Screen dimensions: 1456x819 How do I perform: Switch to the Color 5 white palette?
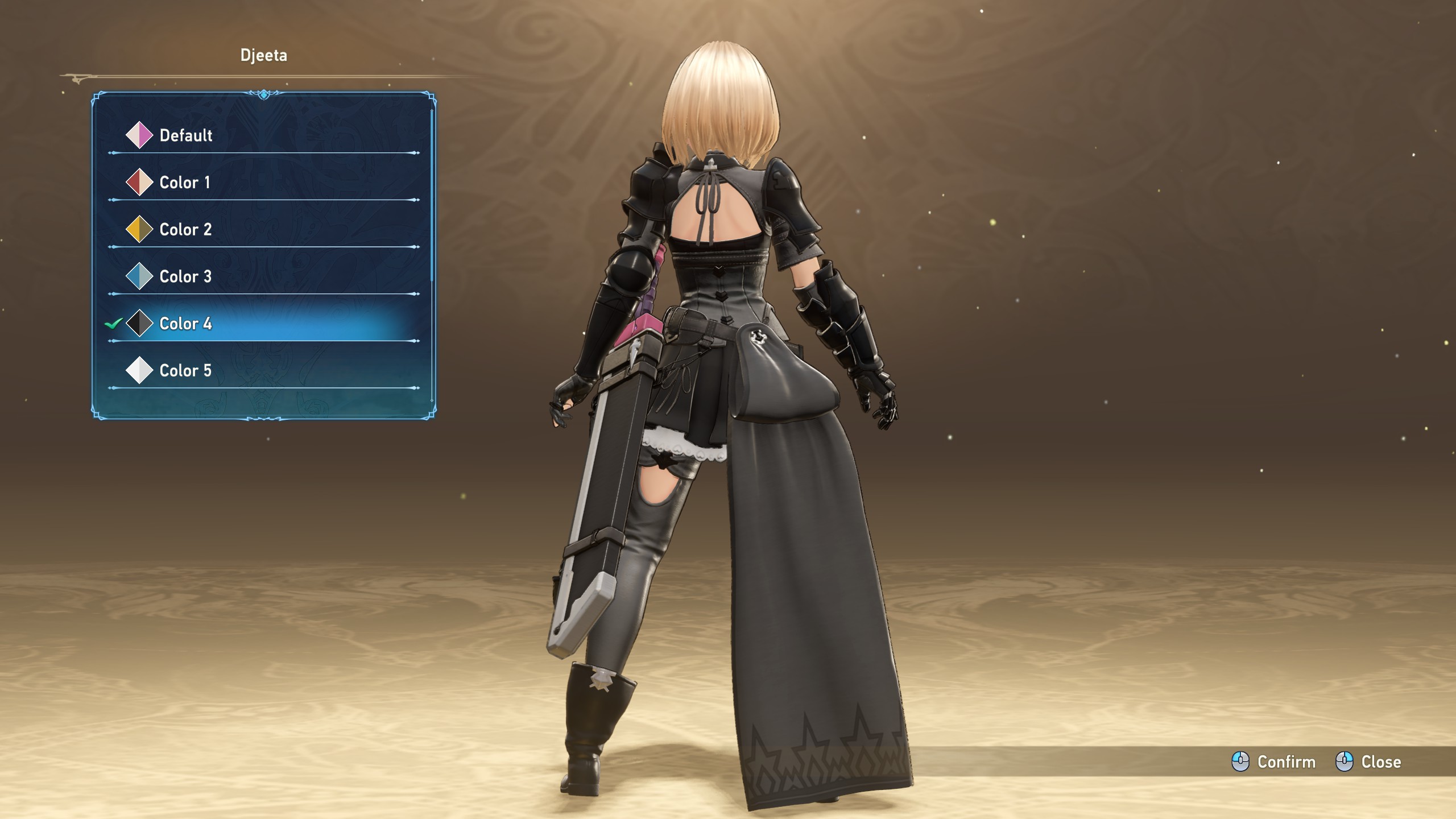[x=185, y=371]
